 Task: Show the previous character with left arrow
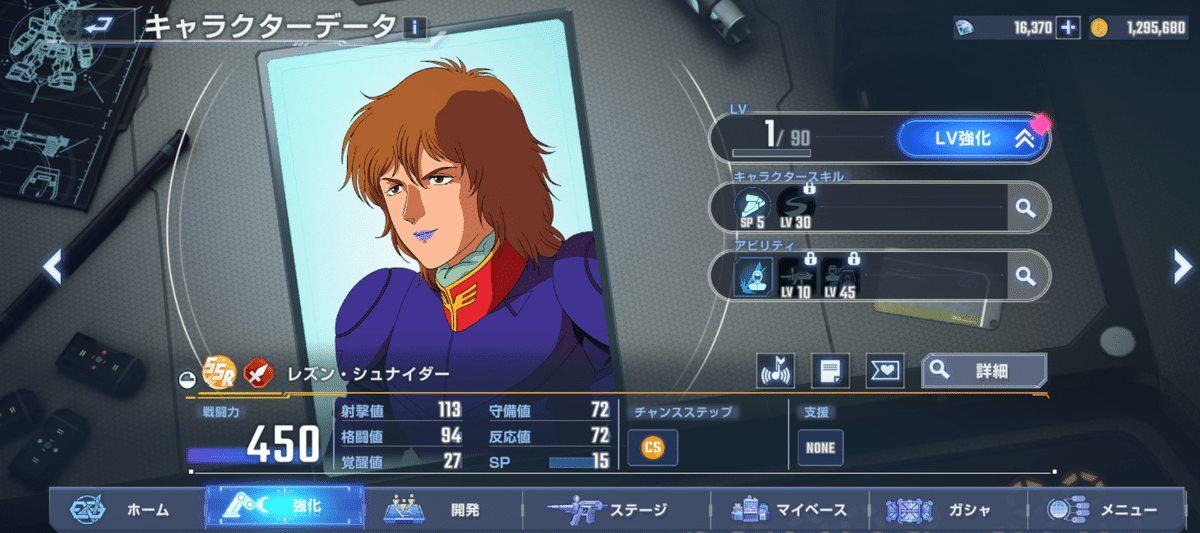(x=53, y=266)
